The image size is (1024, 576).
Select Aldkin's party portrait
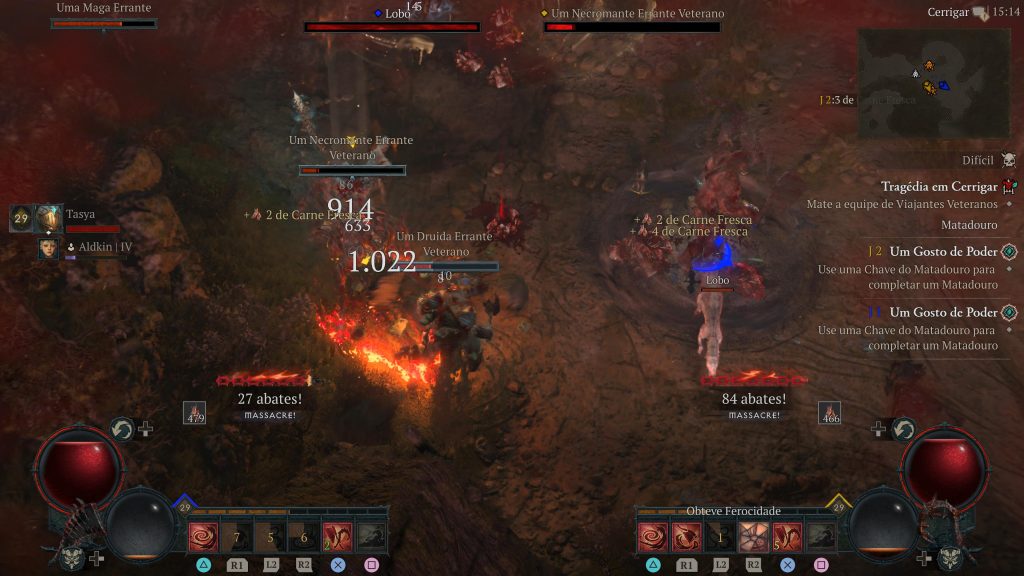click(x=48, y=248)
